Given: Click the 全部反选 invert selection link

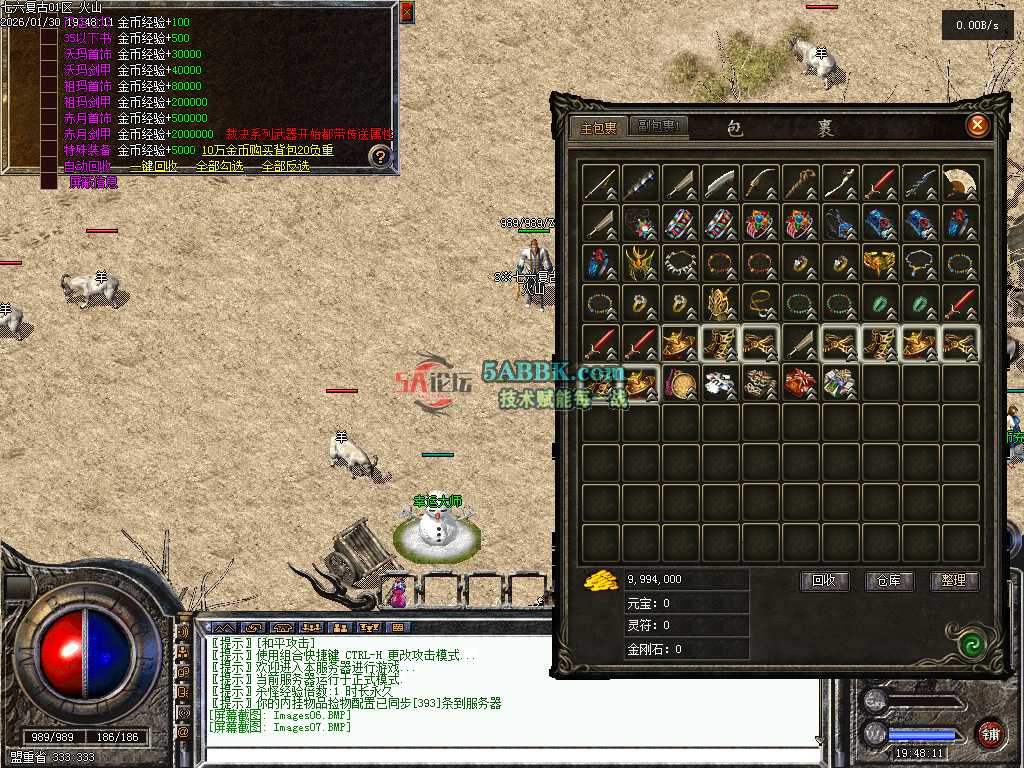Looking at the screenshot, I should click(285, 166).
